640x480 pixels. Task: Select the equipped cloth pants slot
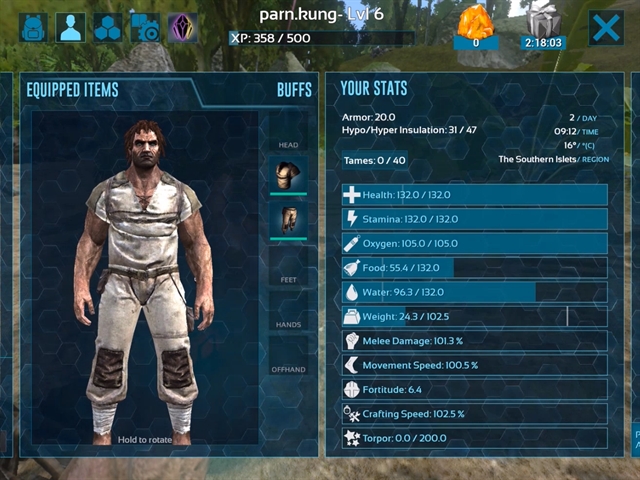point(288,220)
